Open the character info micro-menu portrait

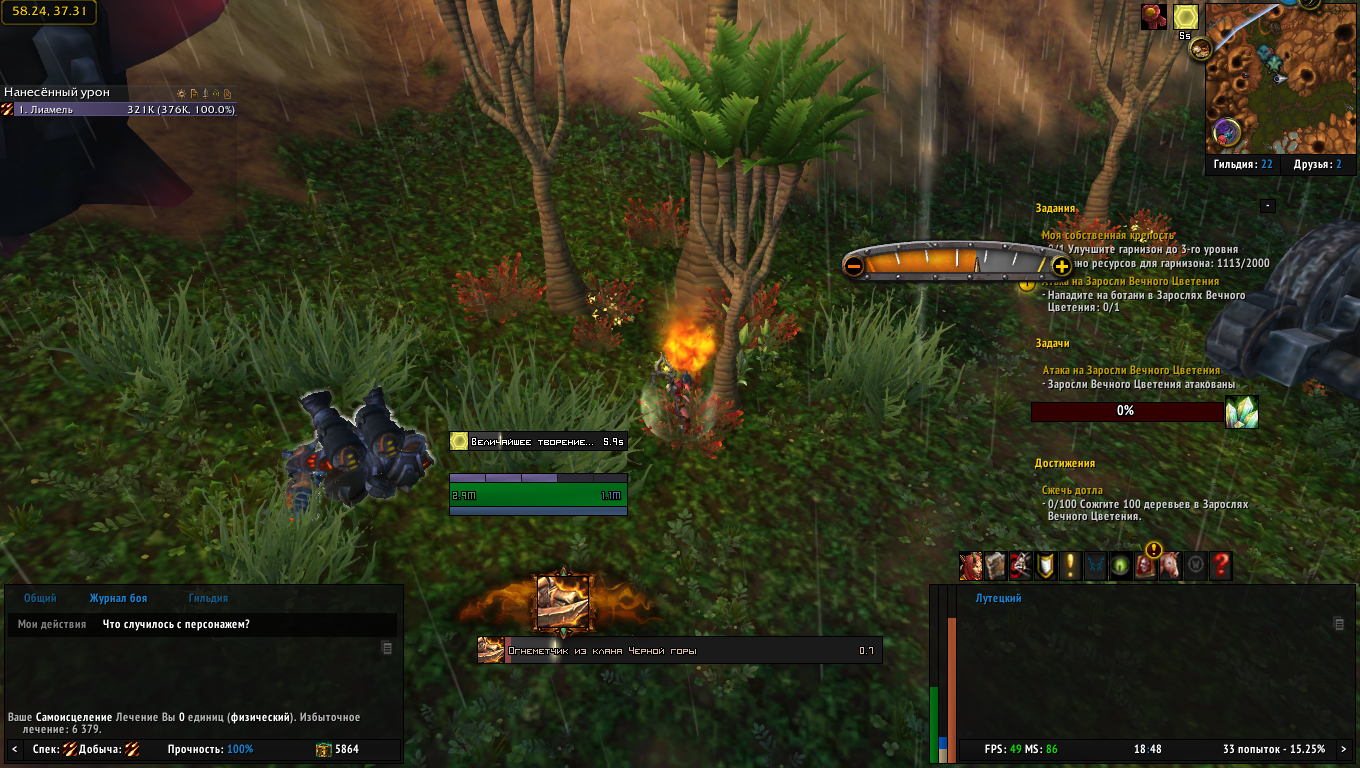click(970, 566)
